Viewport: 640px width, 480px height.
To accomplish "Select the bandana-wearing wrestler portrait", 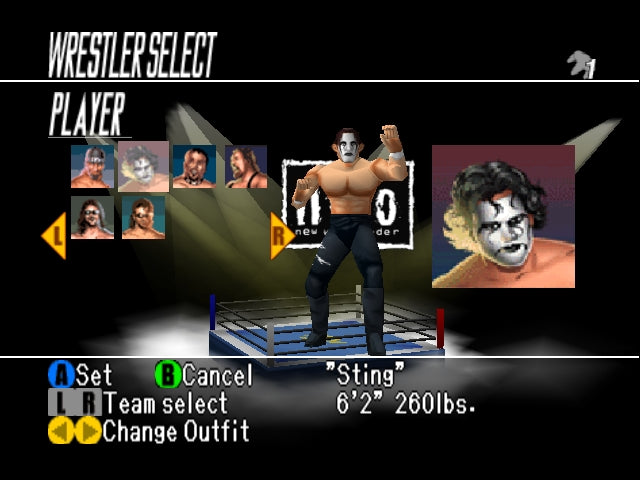I will tap(92, 166).
